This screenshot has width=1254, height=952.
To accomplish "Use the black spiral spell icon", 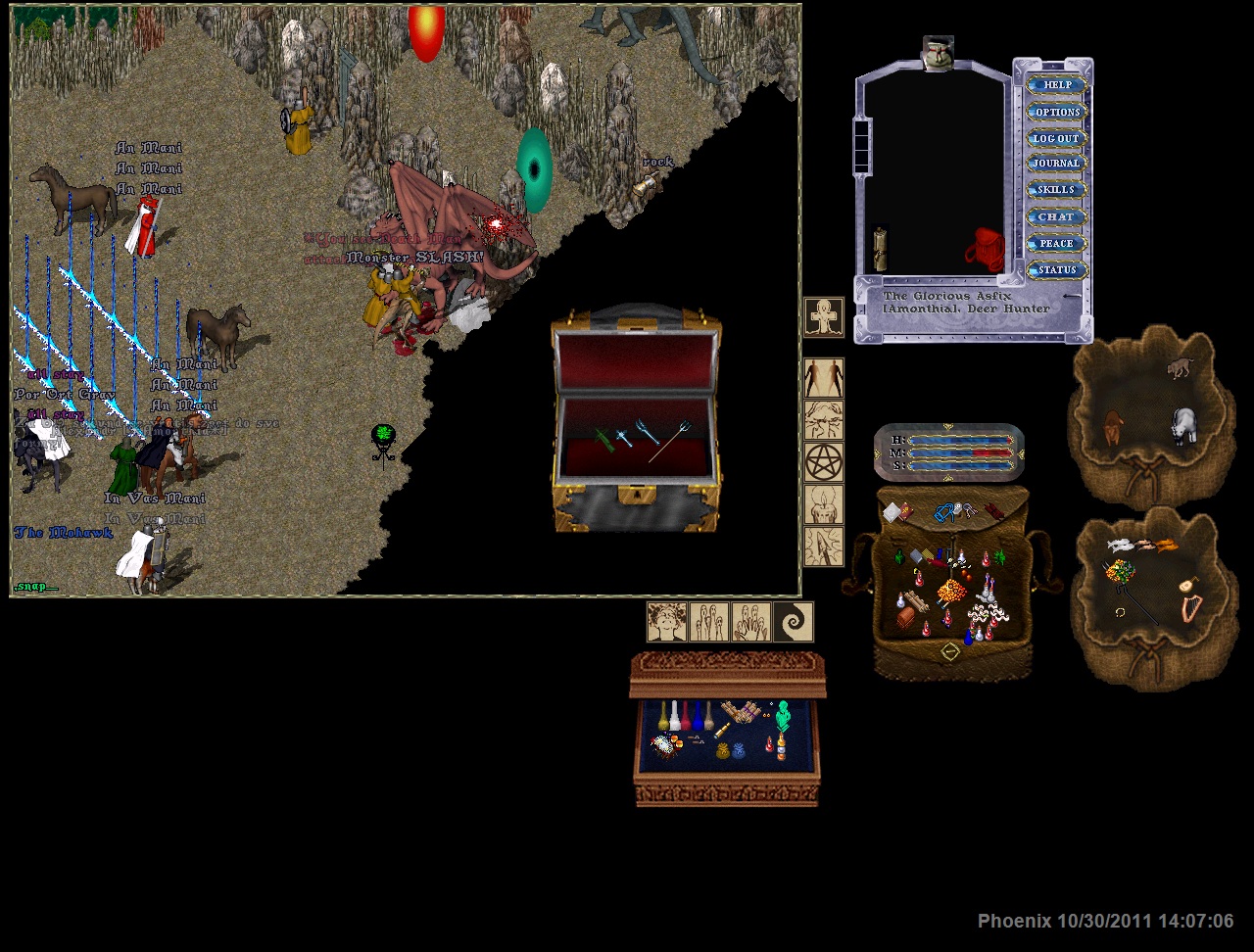I will [793, 622].
